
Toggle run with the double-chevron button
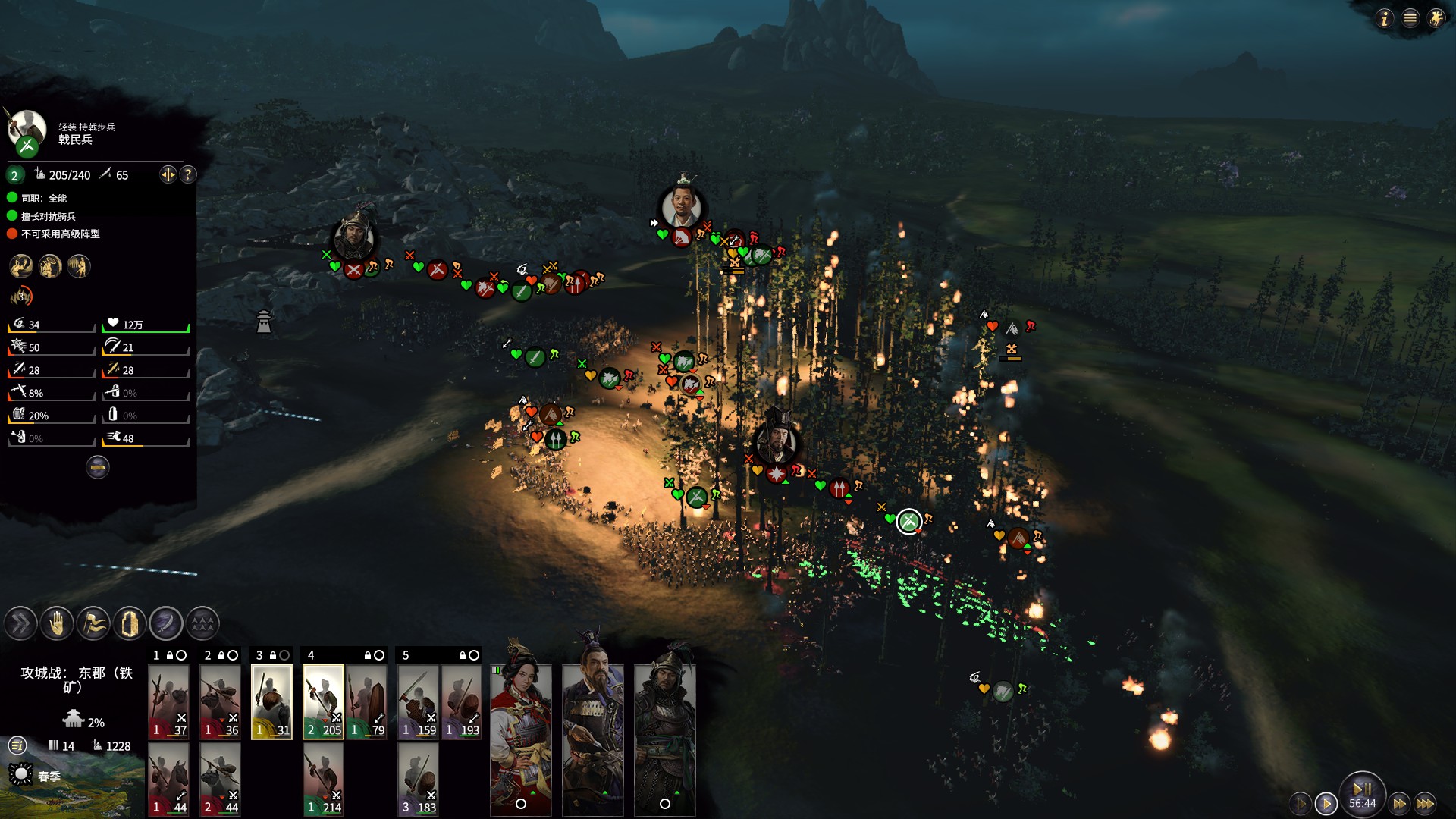(20, 624)
